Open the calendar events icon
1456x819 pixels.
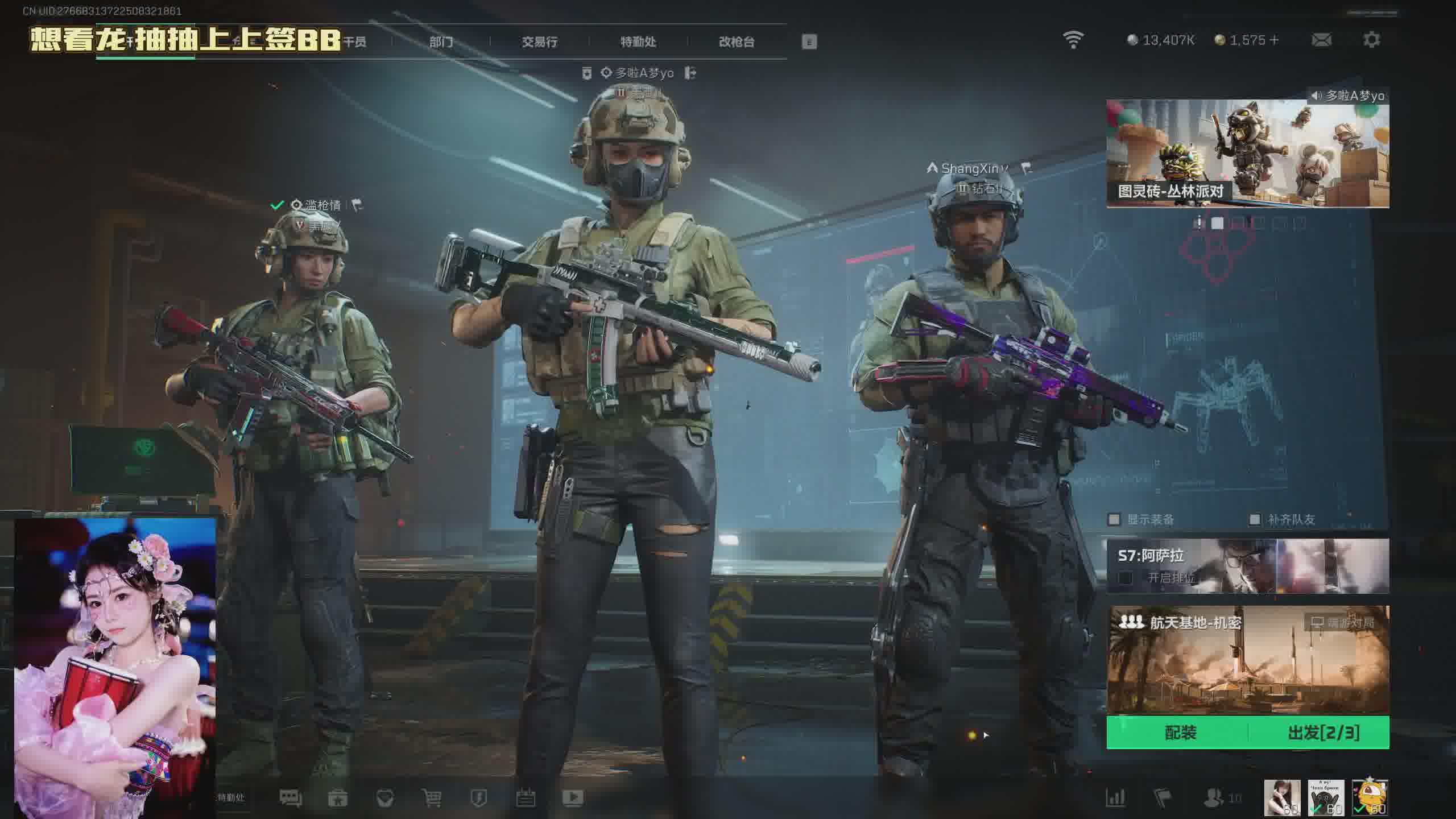point(526,798)
